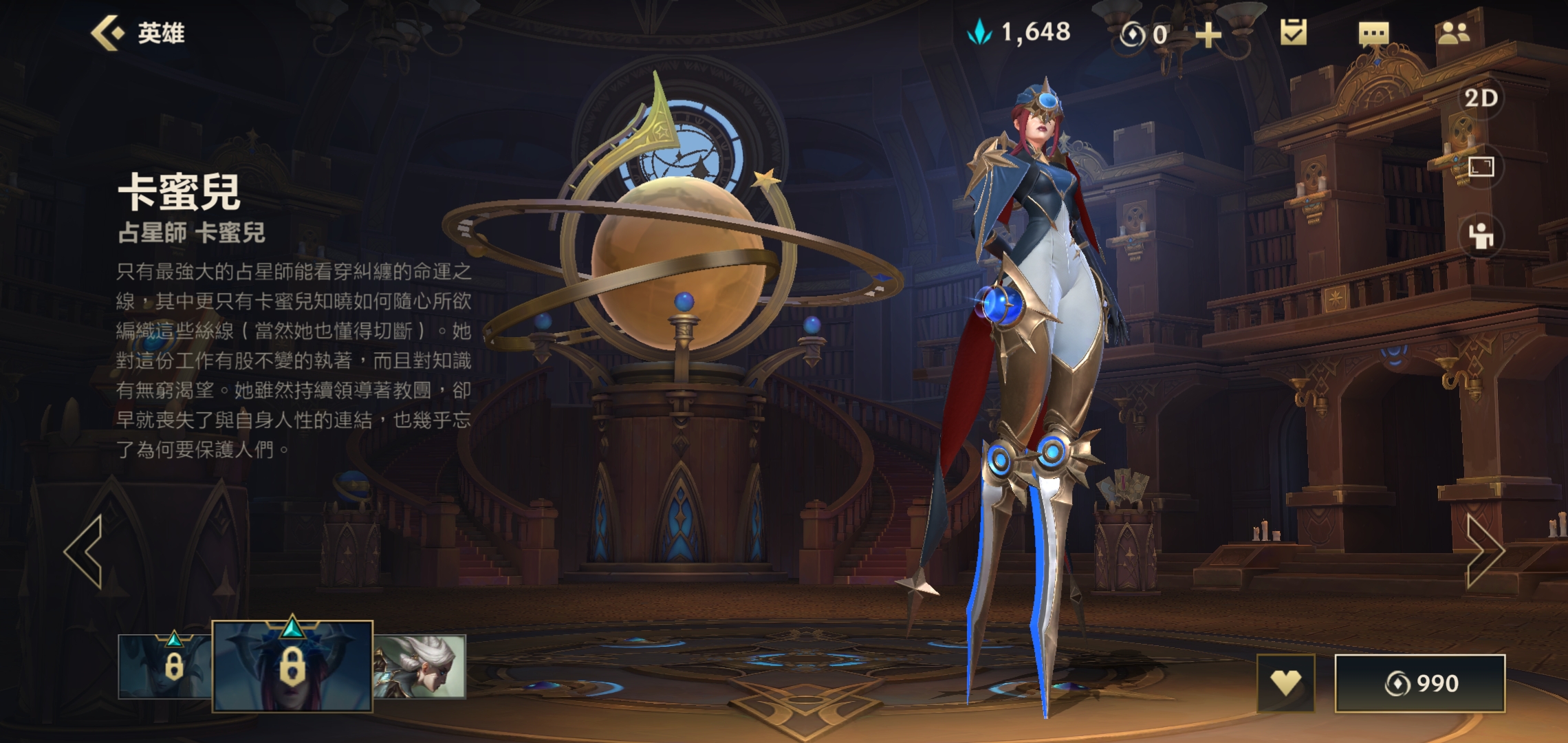Show the previous champion with left arrow

[85, 551]
